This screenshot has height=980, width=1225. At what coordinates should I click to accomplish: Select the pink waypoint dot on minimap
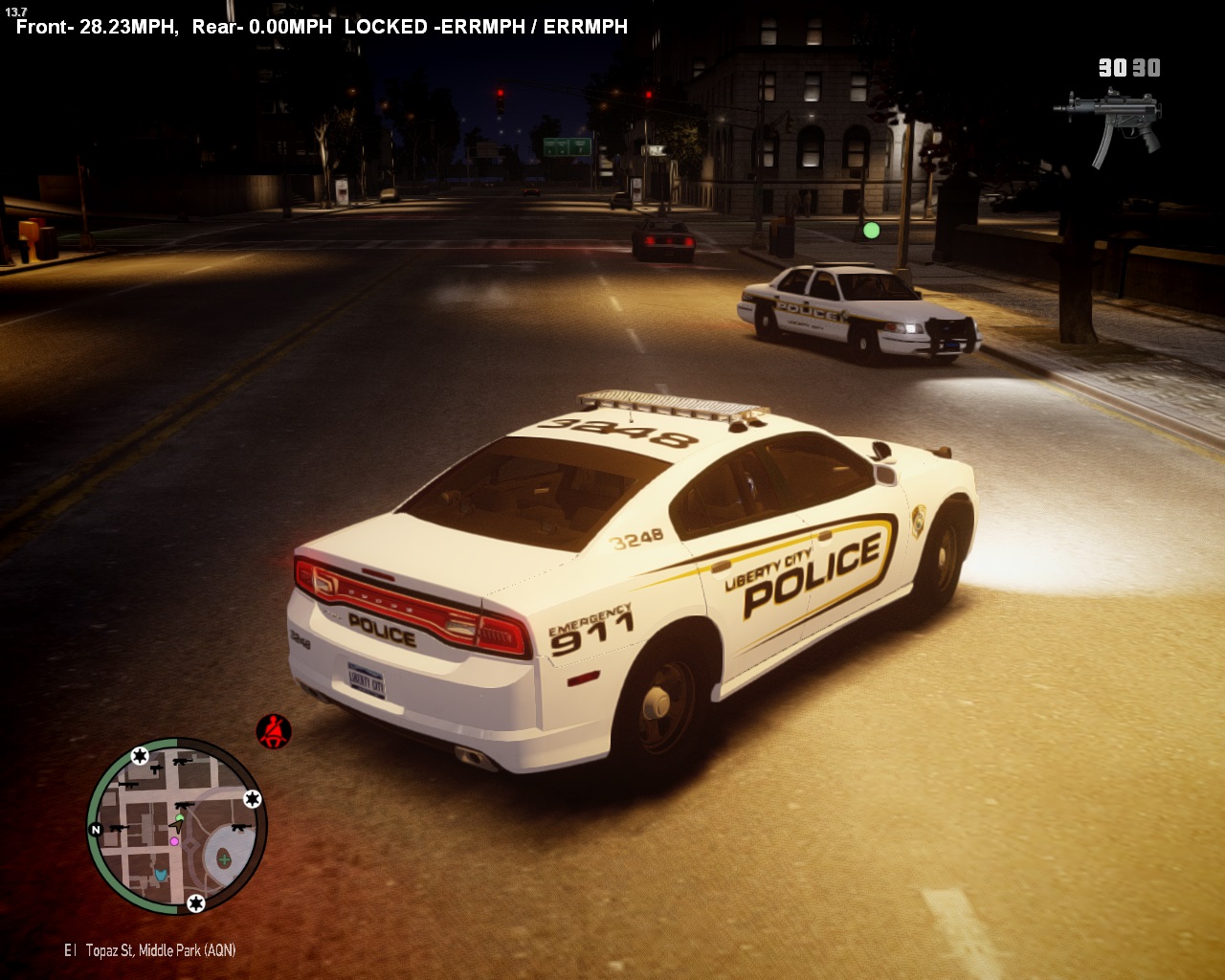click(x=174, y=841)
